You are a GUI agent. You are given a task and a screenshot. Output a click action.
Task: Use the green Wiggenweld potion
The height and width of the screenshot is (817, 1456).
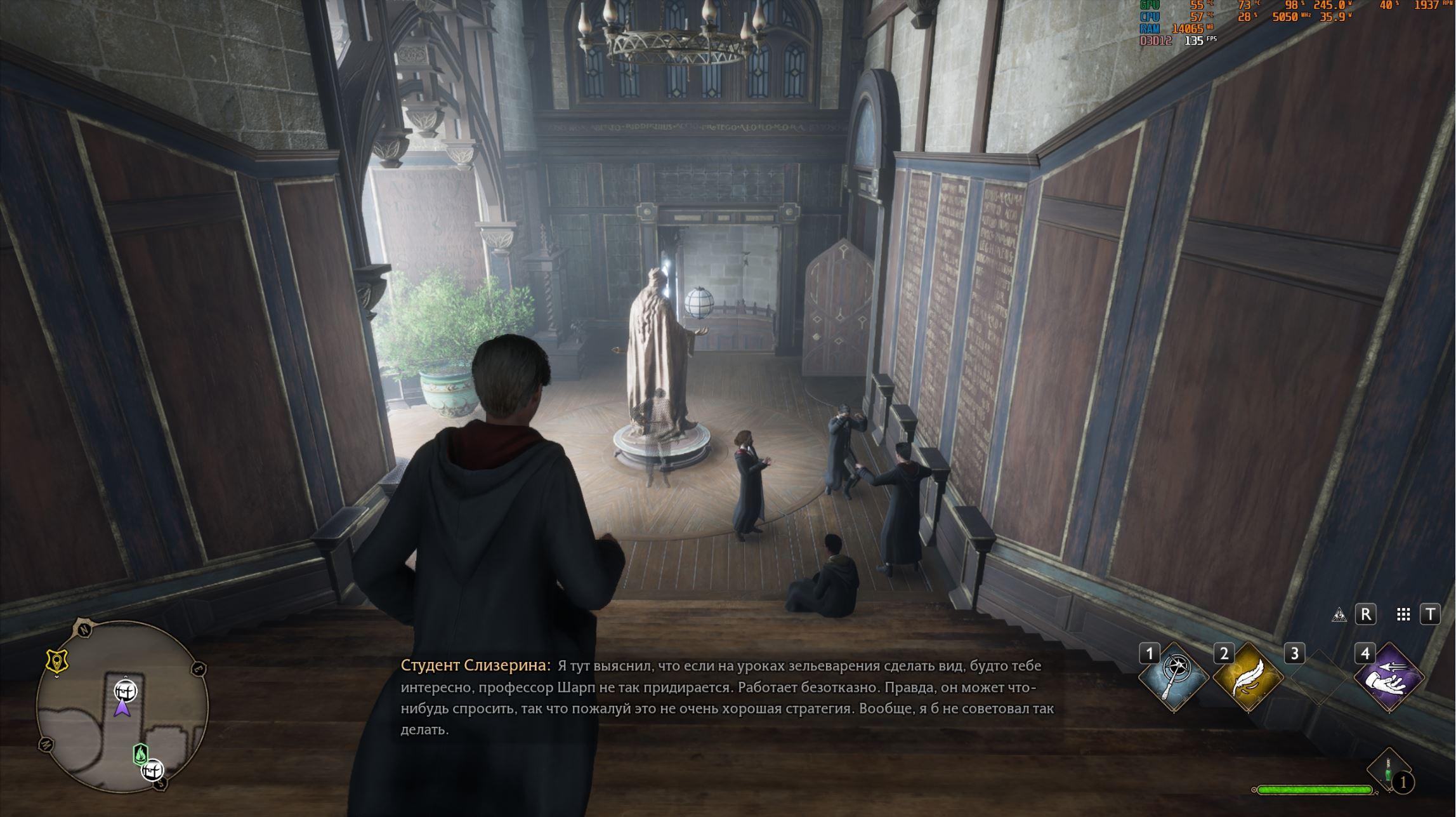(x=1388, y=771)
